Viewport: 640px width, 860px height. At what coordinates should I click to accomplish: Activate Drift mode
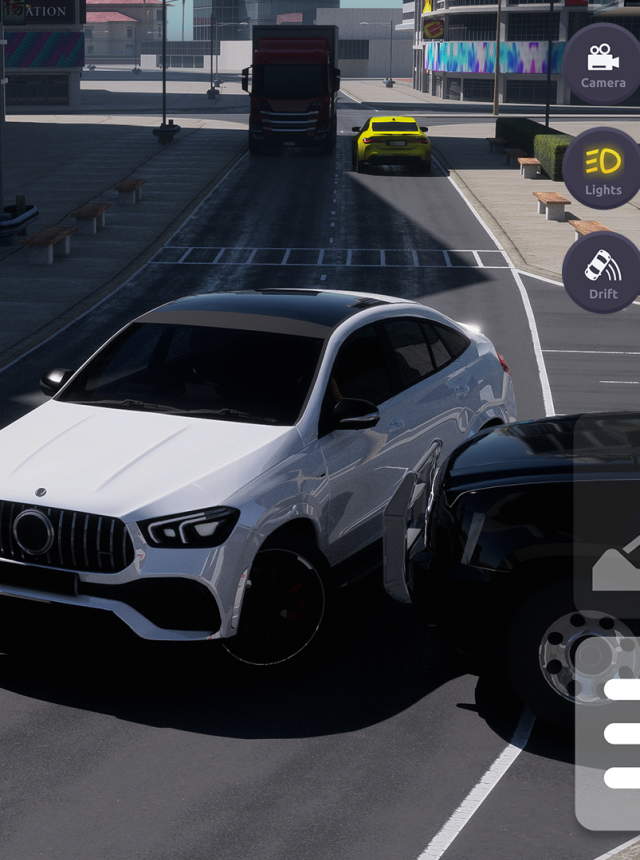coord(602,273)
